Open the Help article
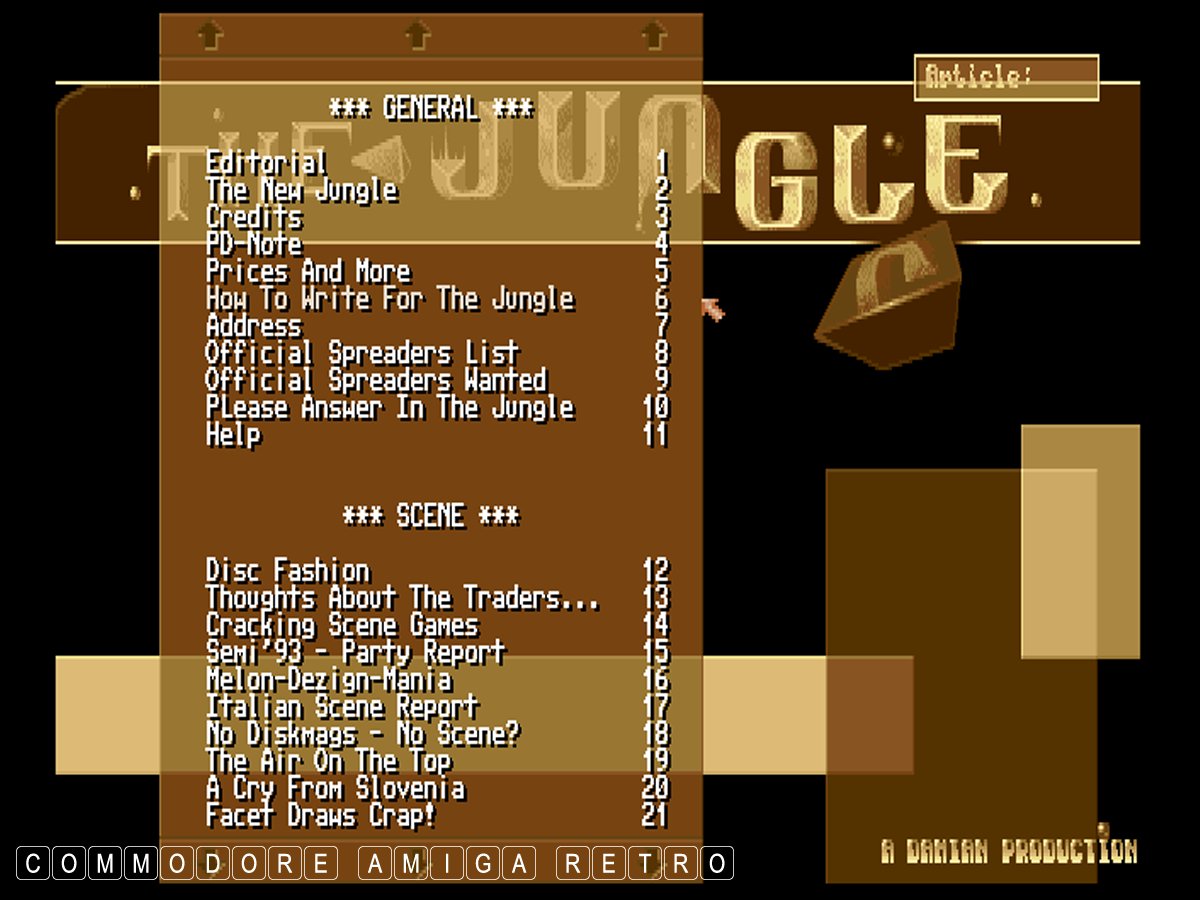Viewport: 1200px width, 900px height. (233, 435)
